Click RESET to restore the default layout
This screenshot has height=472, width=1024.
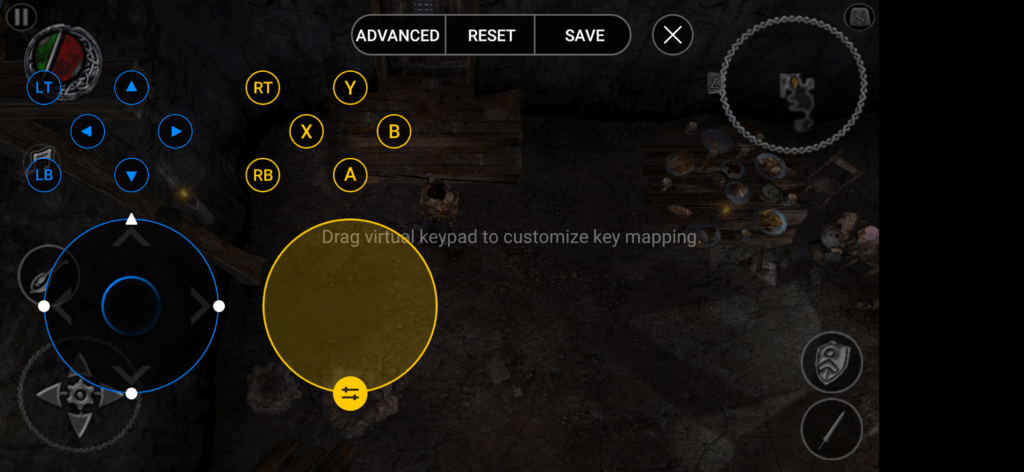pos(491,35)
